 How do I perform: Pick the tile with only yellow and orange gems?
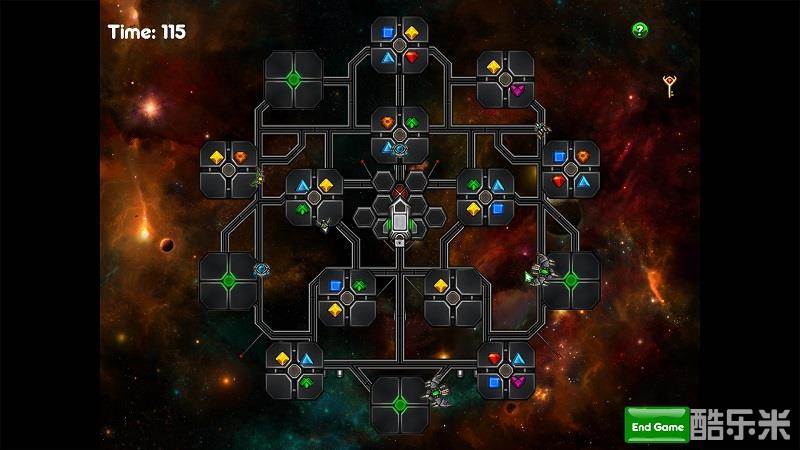(x=229, y=169)
